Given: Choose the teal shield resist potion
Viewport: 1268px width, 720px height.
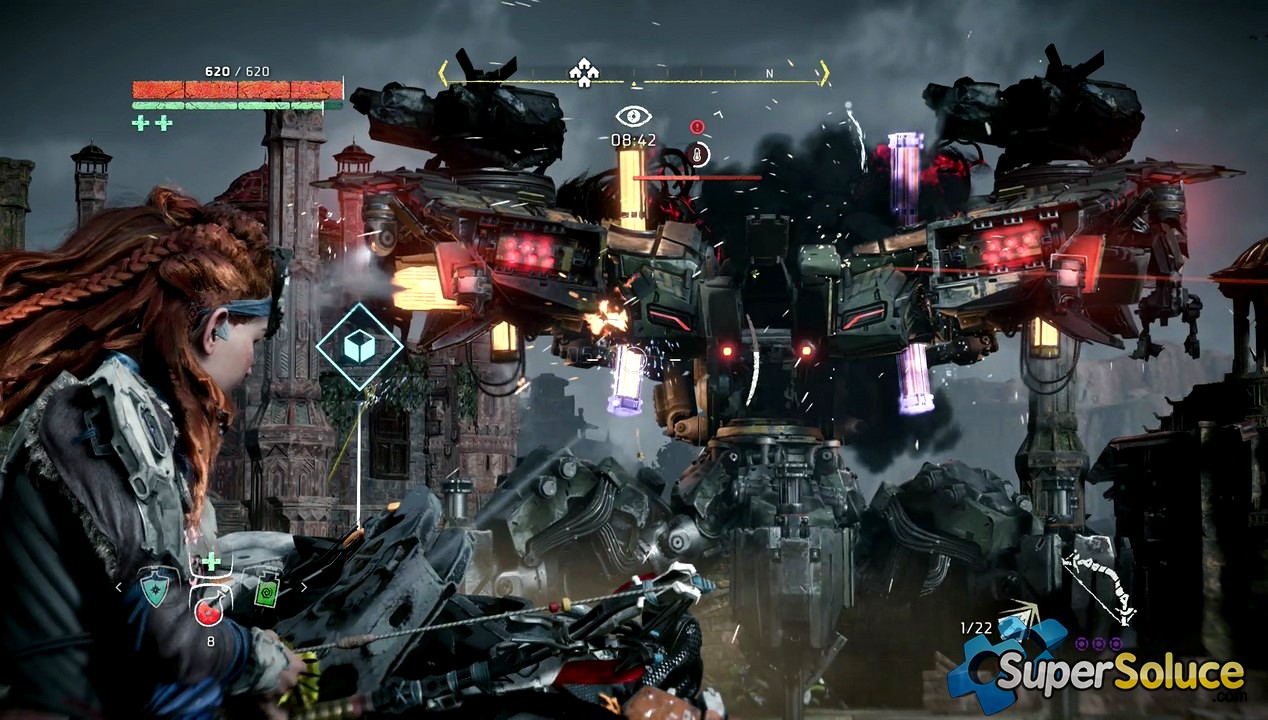Looking at the screenshot, I should [154, 589].
